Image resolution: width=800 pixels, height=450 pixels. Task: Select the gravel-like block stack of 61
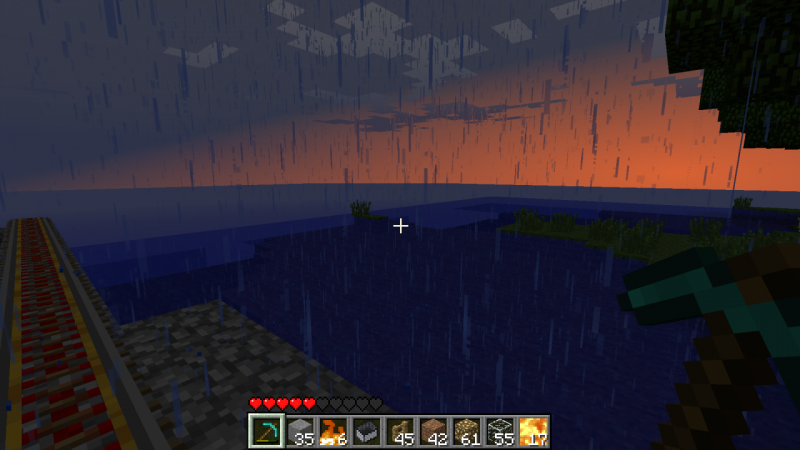coord(466,432)
